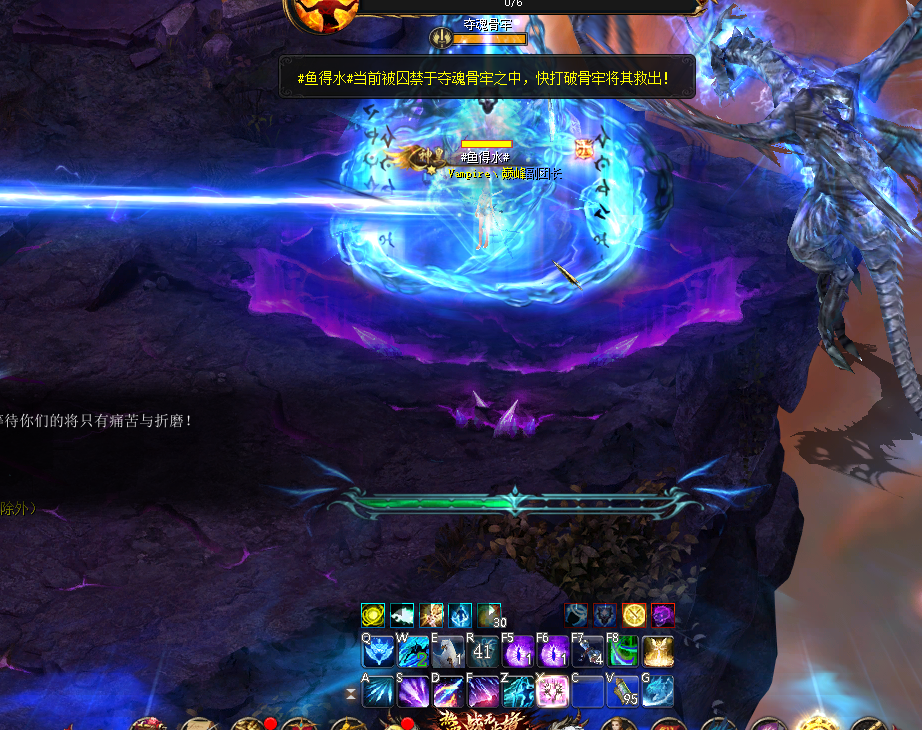Trigger the golden winged angel skill
Screen dimensions: 922x730
(658, 653)
